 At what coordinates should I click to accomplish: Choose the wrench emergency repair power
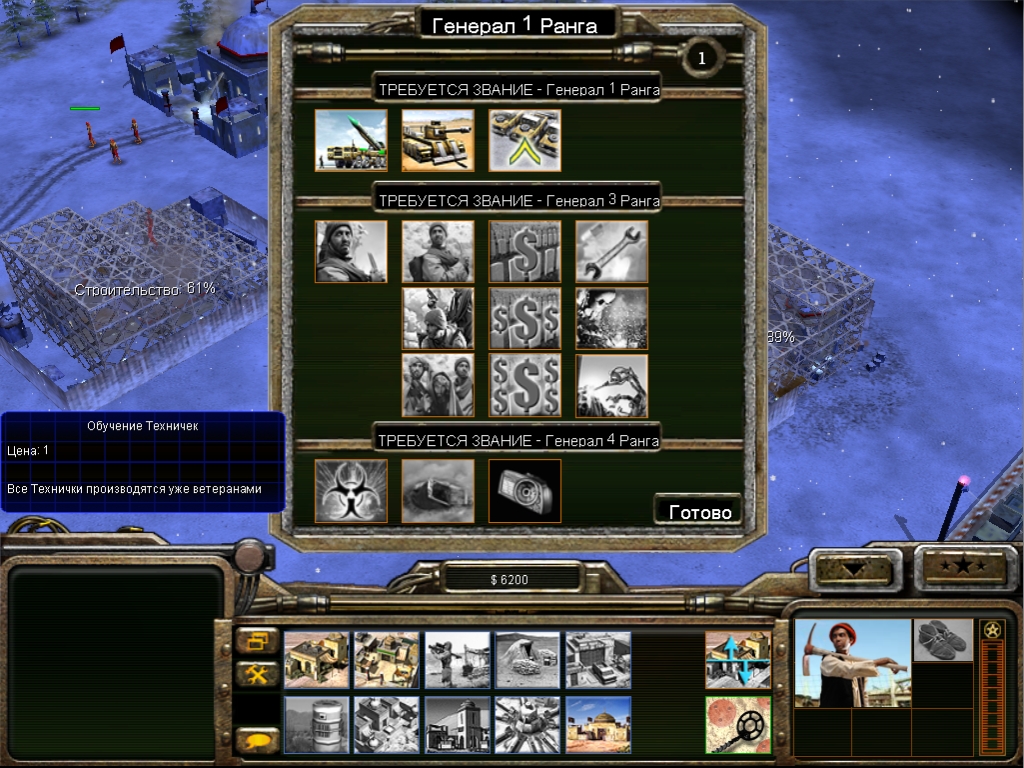(612, 251)
